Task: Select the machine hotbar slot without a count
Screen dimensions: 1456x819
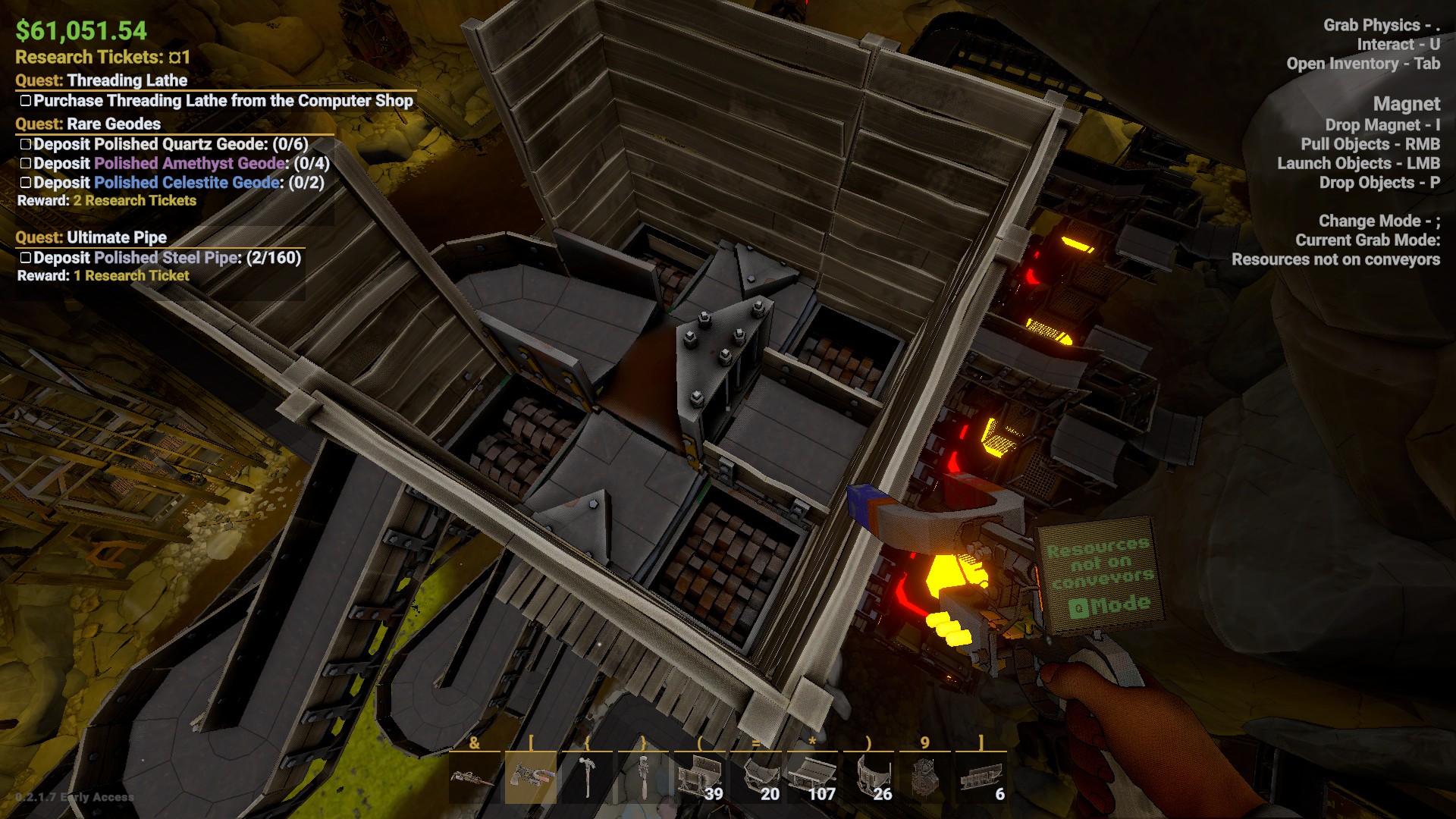Action: pos(924,778)
